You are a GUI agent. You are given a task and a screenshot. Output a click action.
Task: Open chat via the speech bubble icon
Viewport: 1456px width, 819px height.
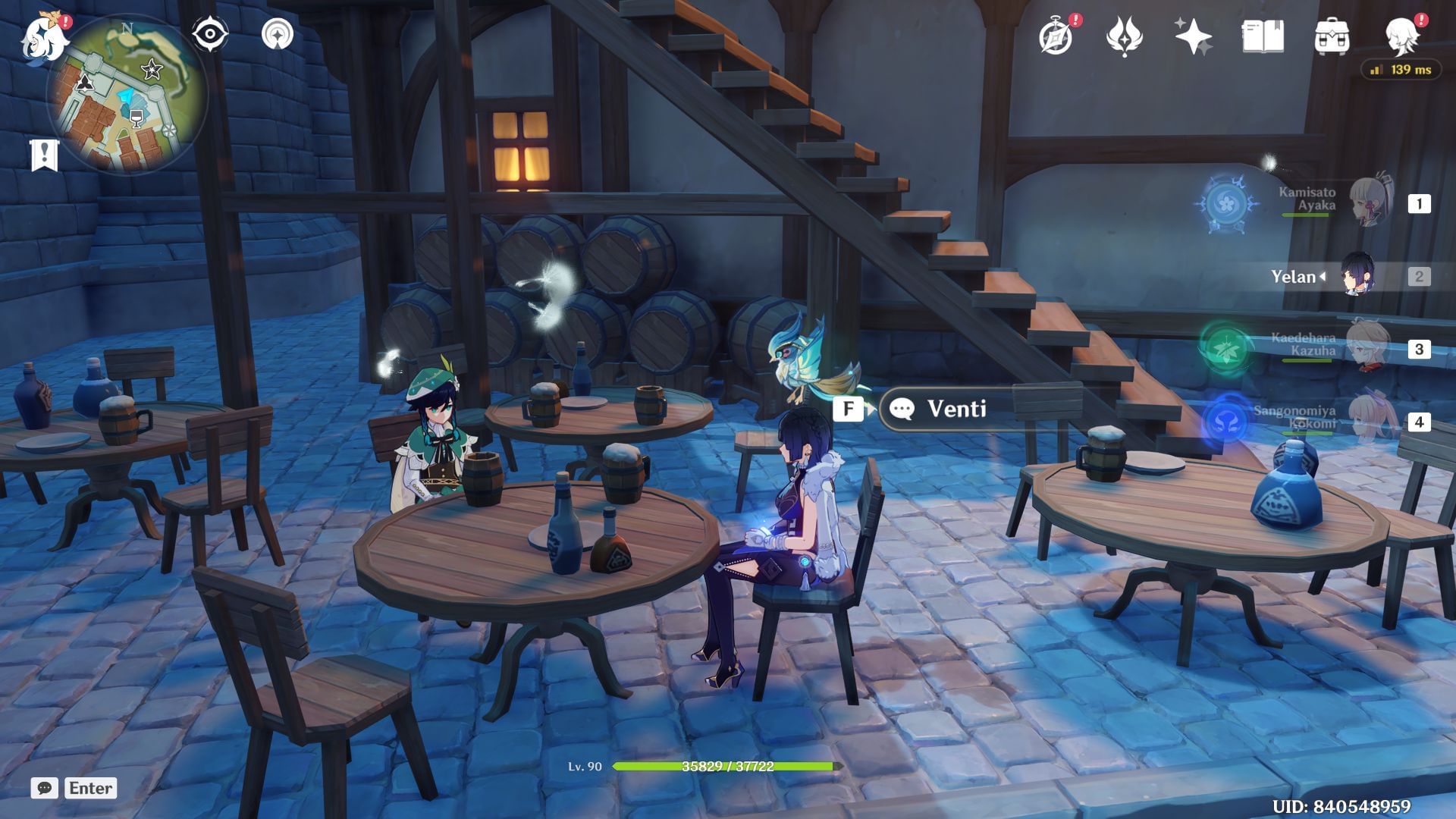click(x=45, y=789)
